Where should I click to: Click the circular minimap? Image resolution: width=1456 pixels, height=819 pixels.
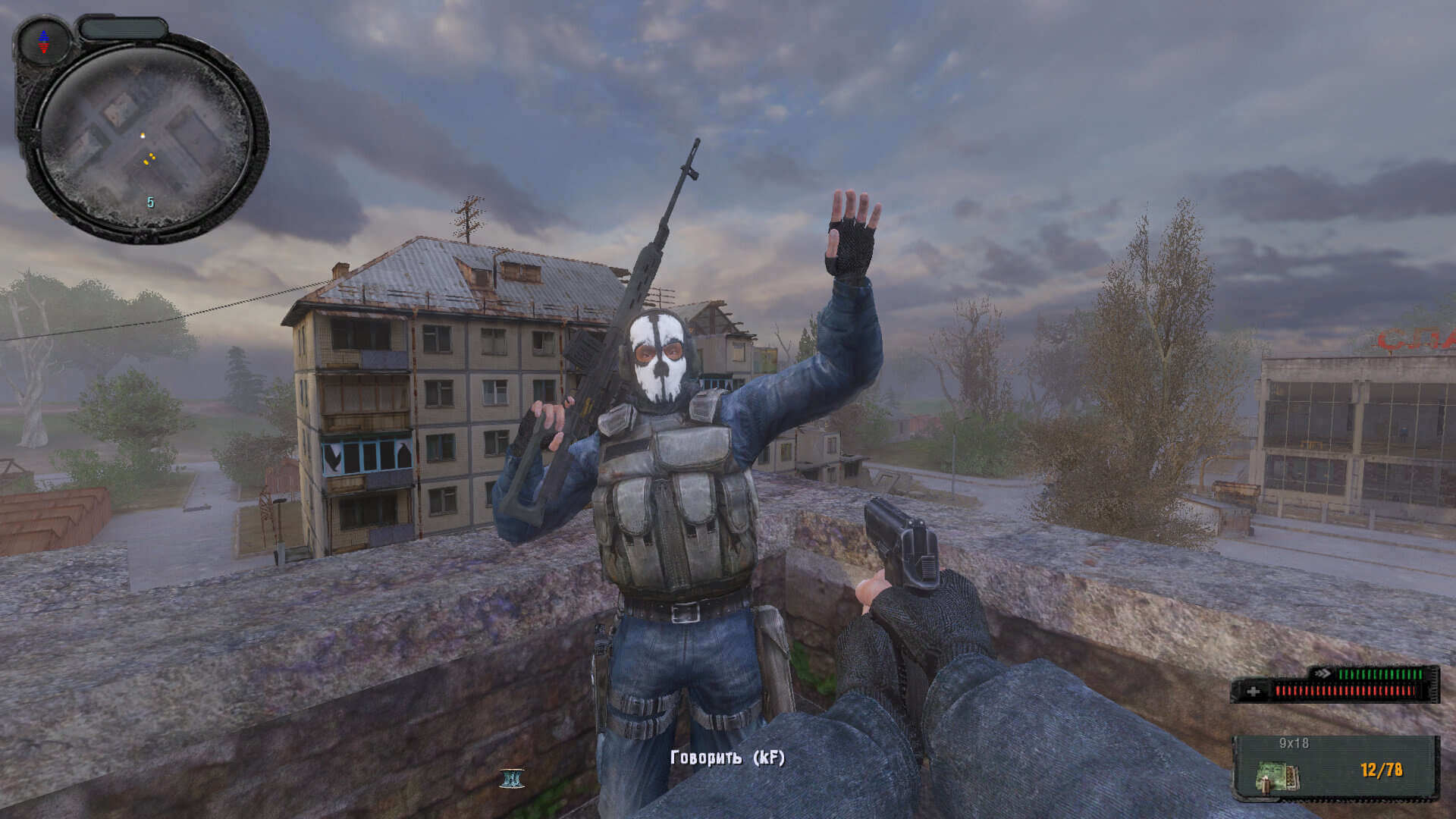click(x=144, y=138)
